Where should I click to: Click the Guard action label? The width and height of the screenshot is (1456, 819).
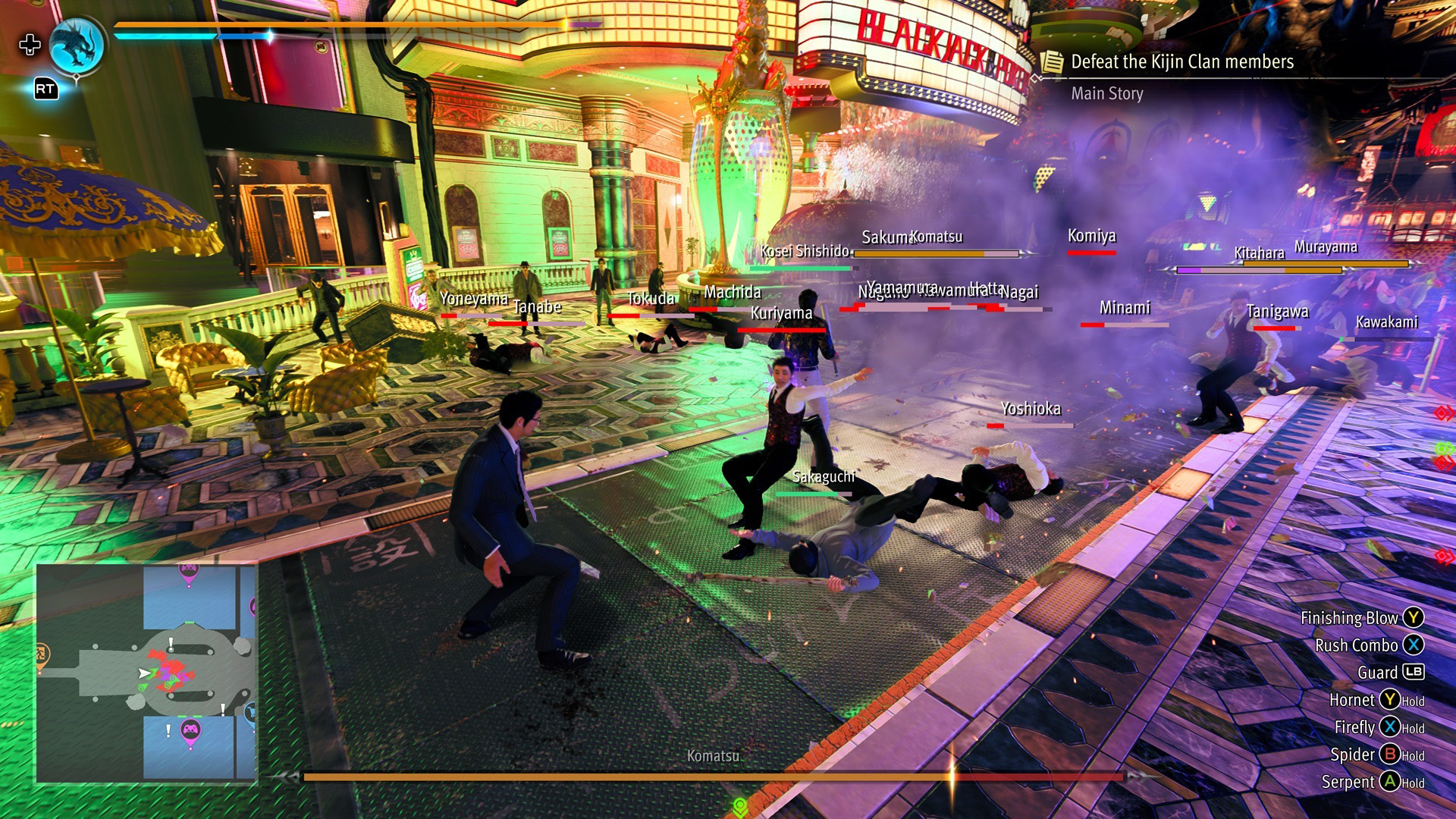[1376, 672]
